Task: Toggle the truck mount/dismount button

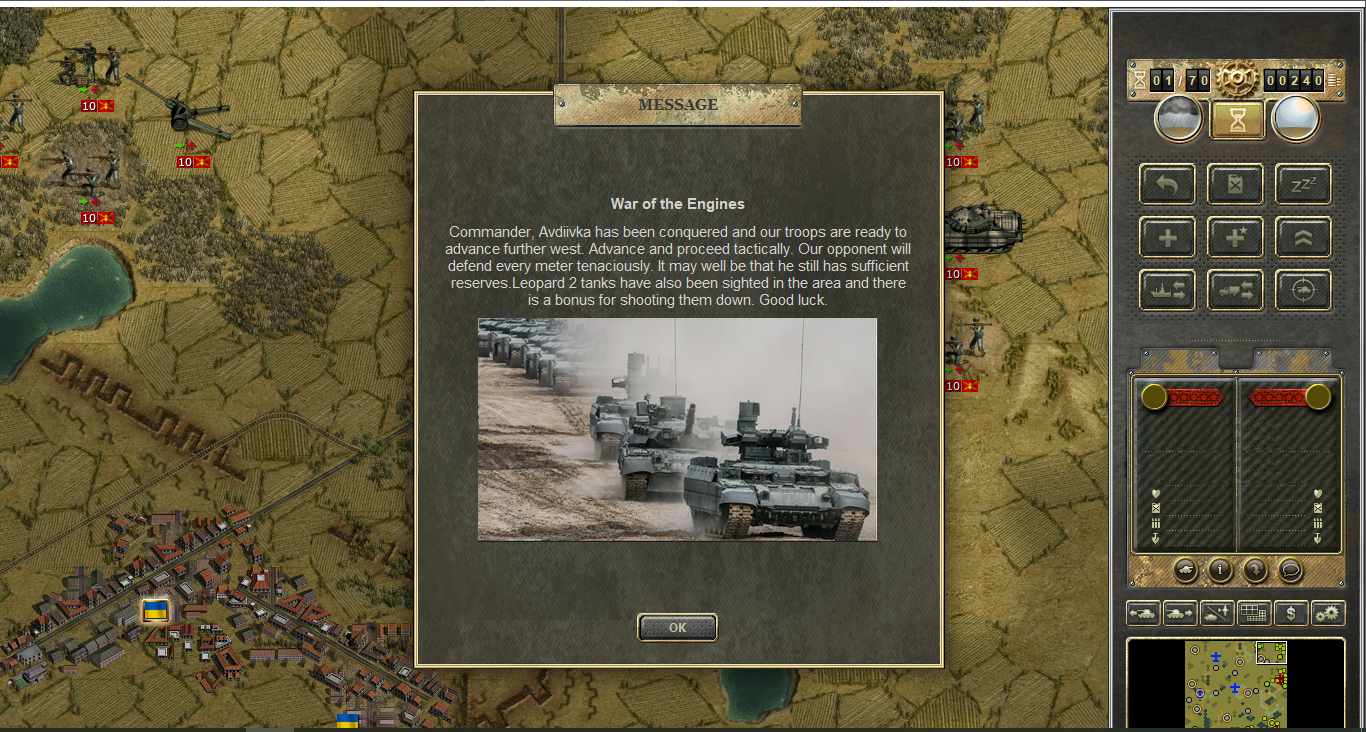Action: click(1235, 290)
